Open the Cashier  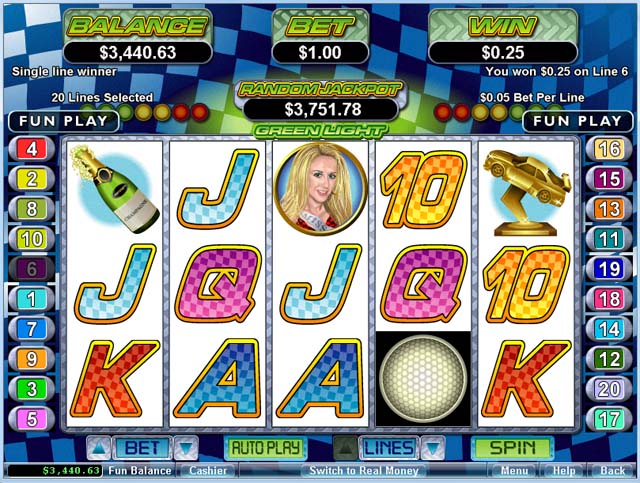click(208, 470)
